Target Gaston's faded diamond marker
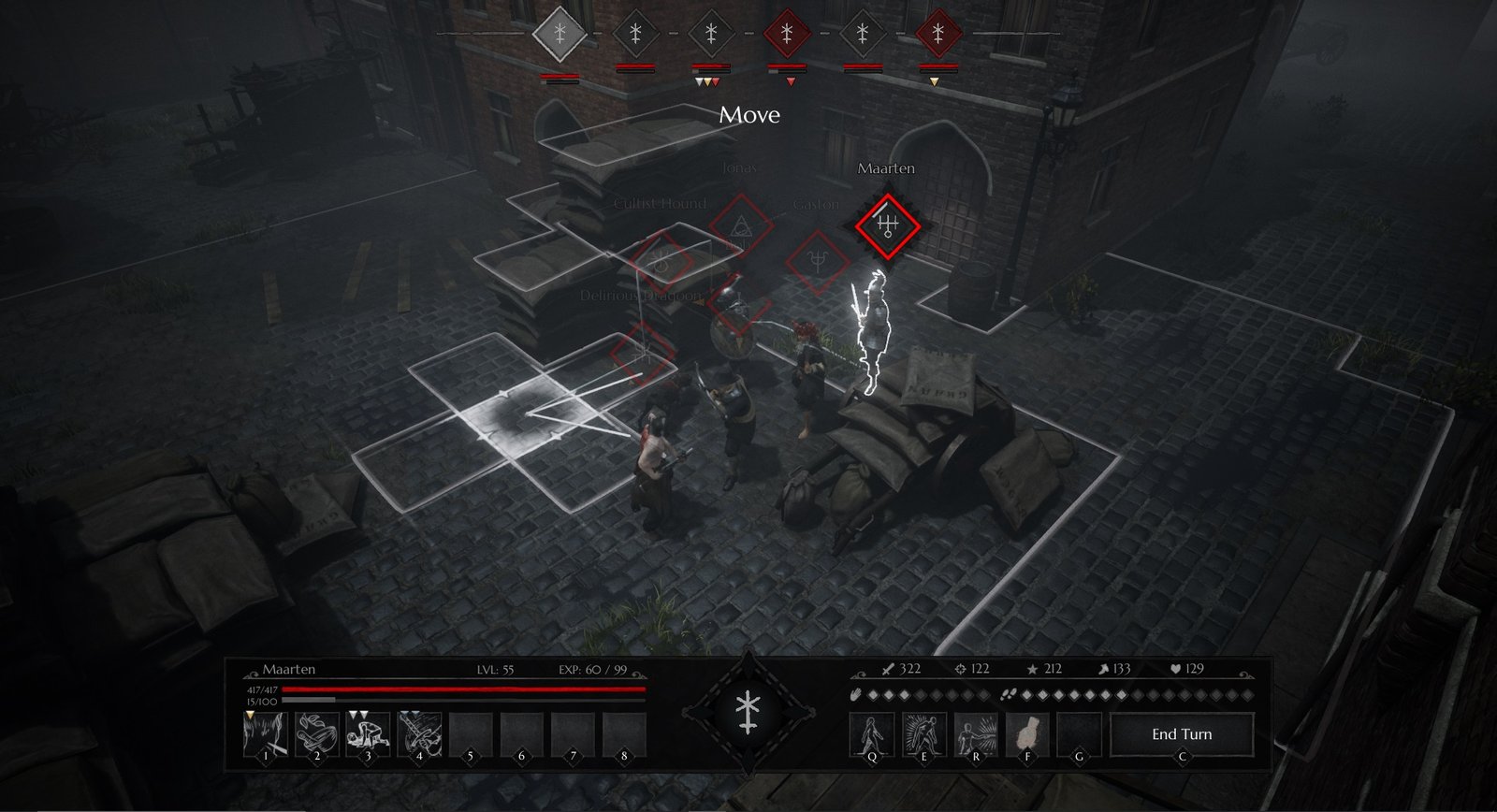The width and height of the screenshot is (1497, 812). click(817, 262)
